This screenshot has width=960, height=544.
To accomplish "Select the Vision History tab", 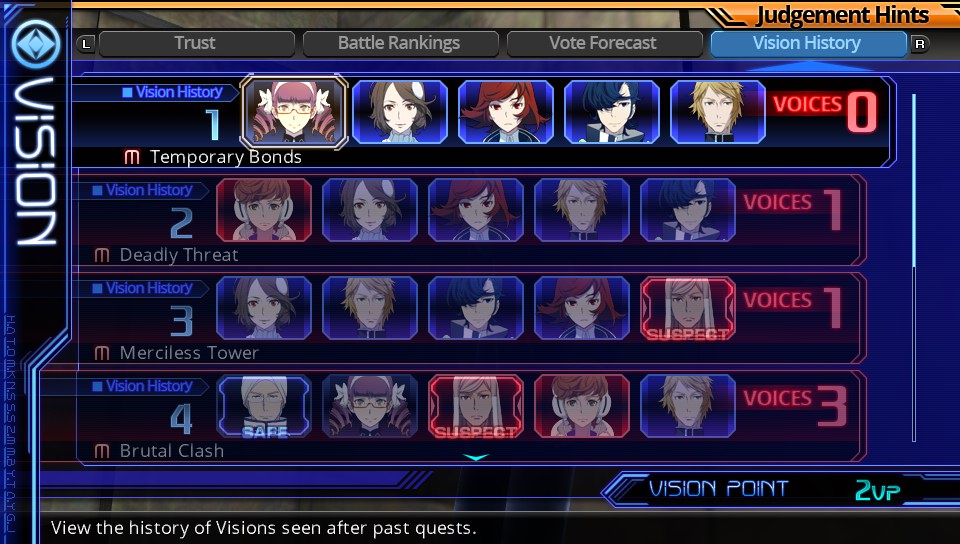I will click(807, 43).
